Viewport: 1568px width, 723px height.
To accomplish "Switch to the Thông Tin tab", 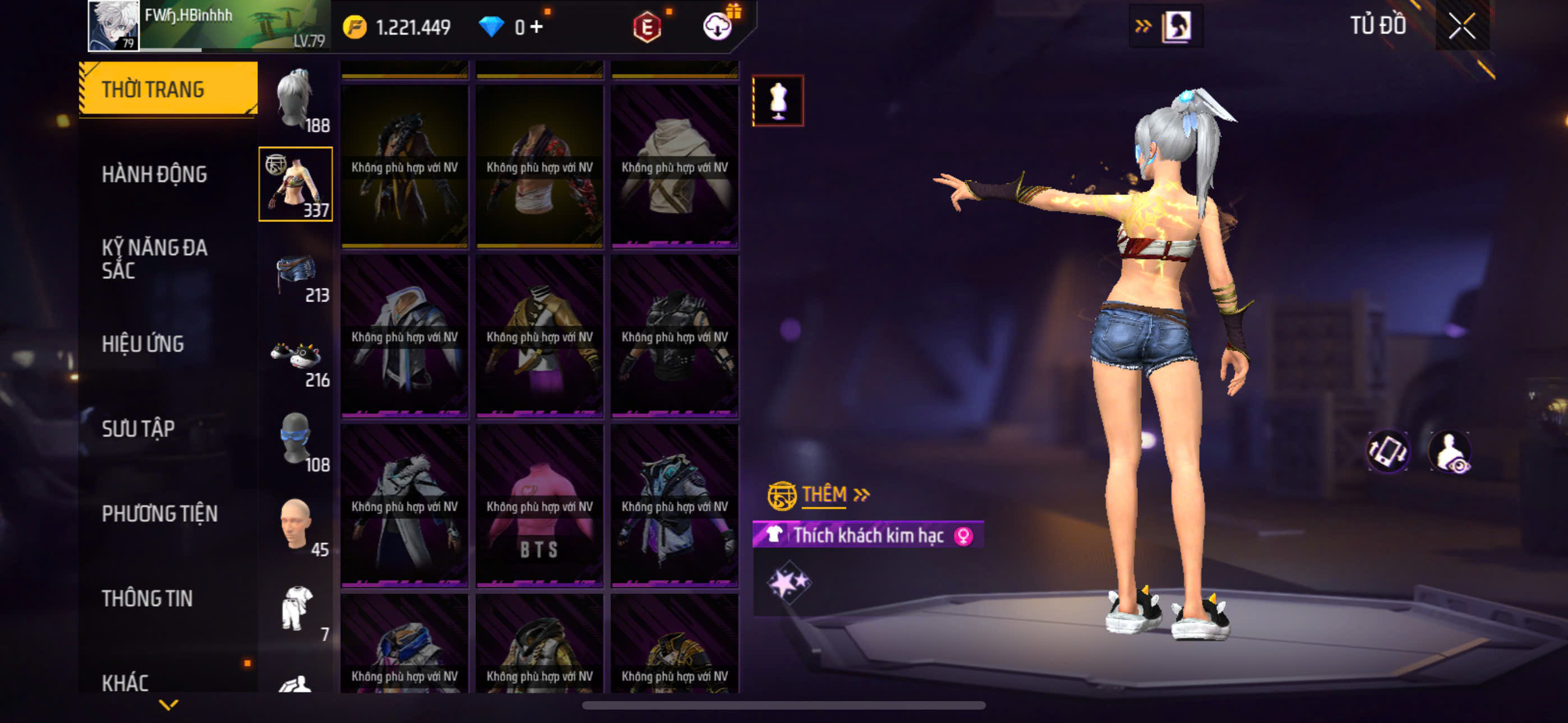I will (147, 598).
